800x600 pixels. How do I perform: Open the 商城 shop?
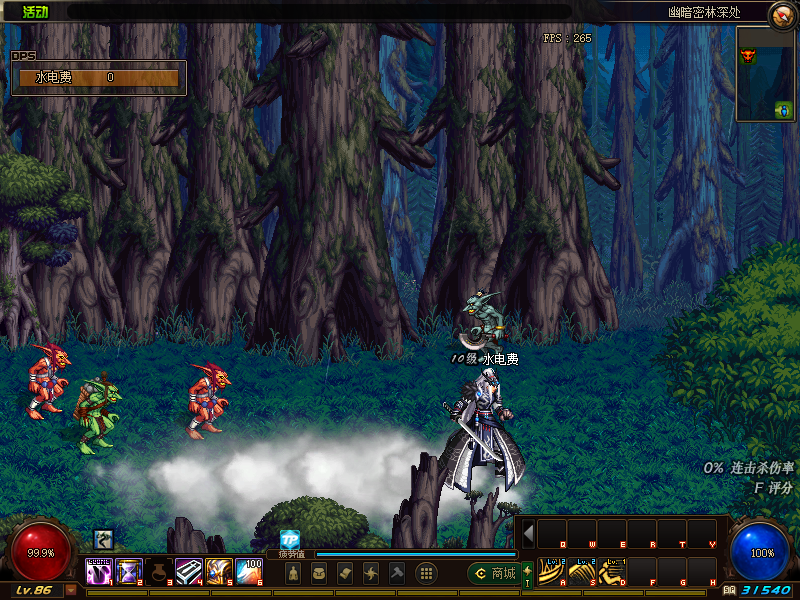(x=493, y=573)
